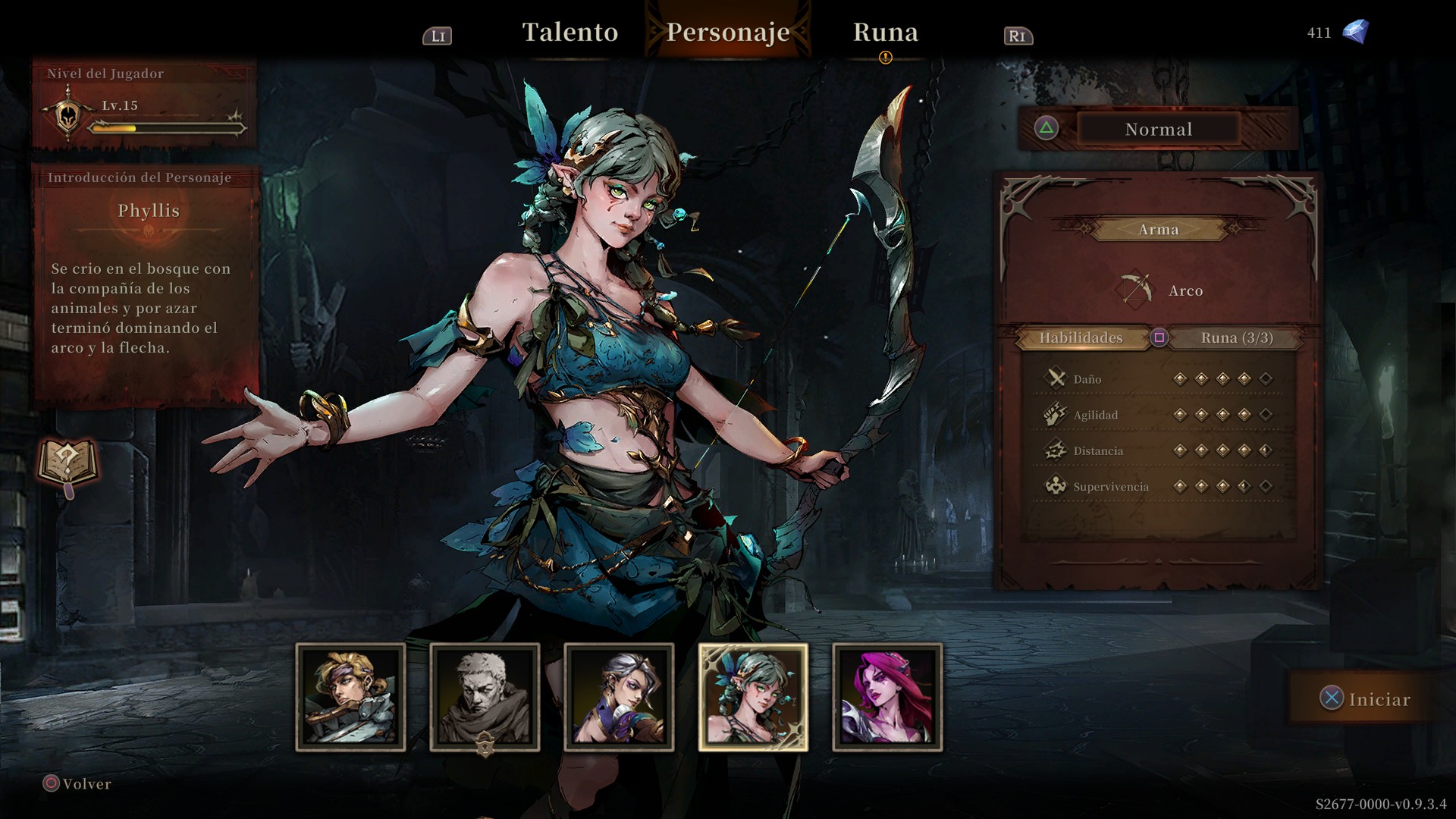This screenshot has height=819, width=1456.
Task: Choose the pink-haired woman portrait
Action: [887, 697]
